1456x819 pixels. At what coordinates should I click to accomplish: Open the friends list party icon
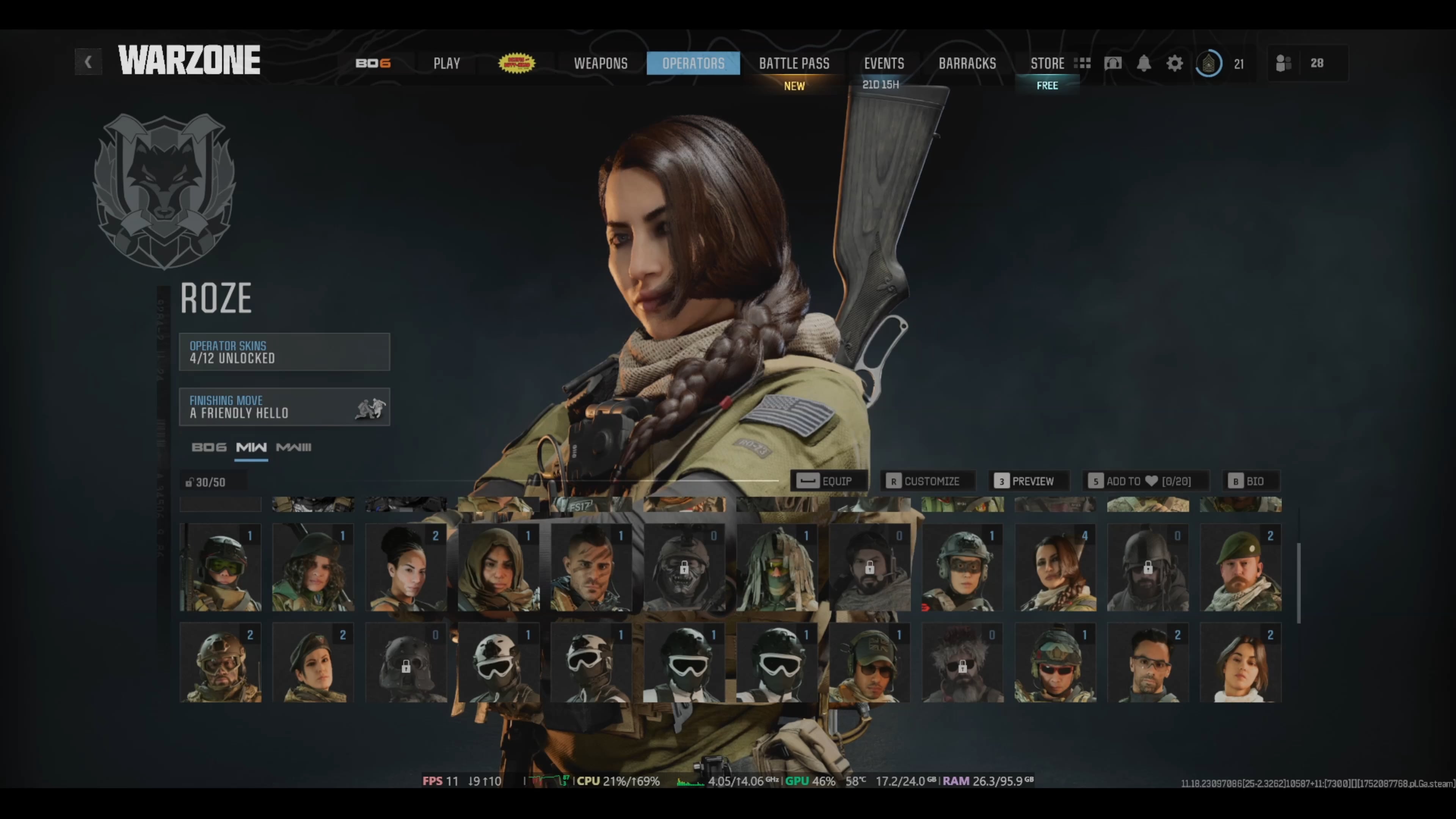(1283, 63)
